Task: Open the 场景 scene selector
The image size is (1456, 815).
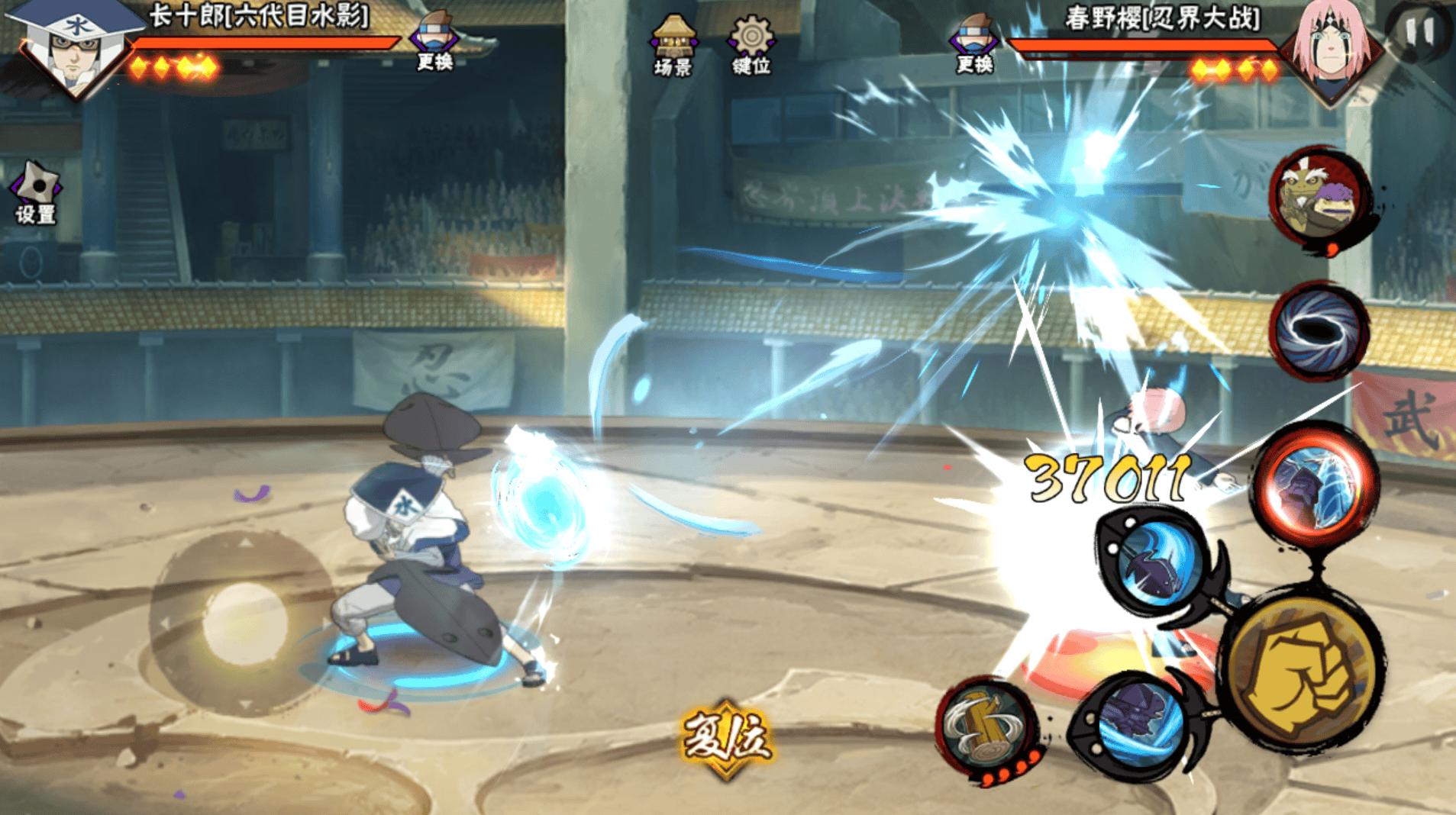Action: pyautogui.click(x=673, y=44)
